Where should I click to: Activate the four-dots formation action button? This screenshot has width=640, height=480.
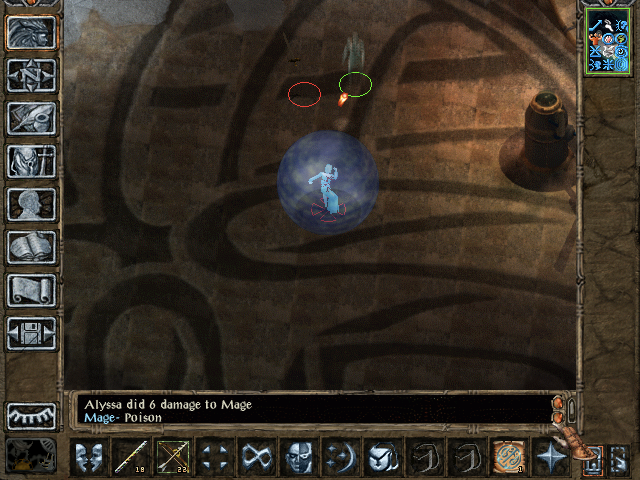(215, 458)
